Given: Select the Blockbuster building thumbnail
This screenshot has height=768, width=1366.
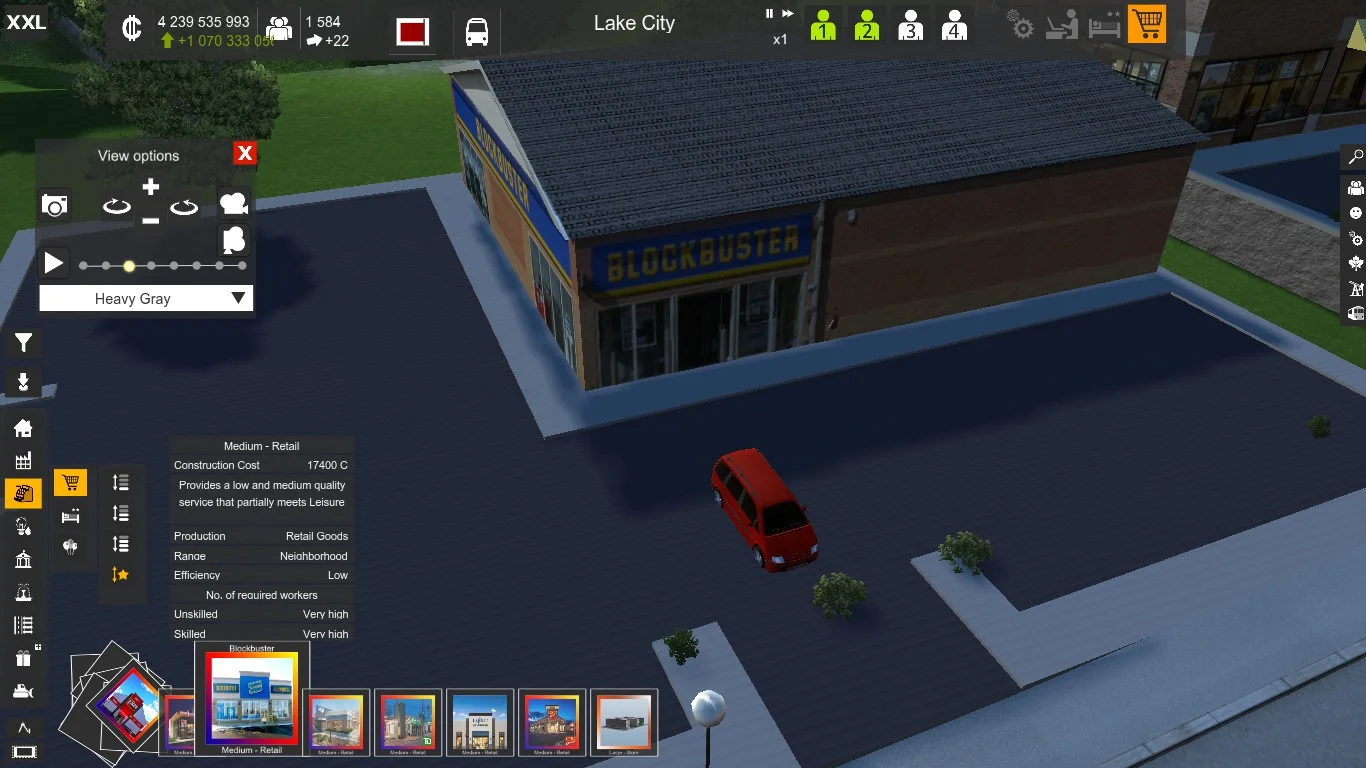Looking at the screenshot, I should (x=252, y=699).
